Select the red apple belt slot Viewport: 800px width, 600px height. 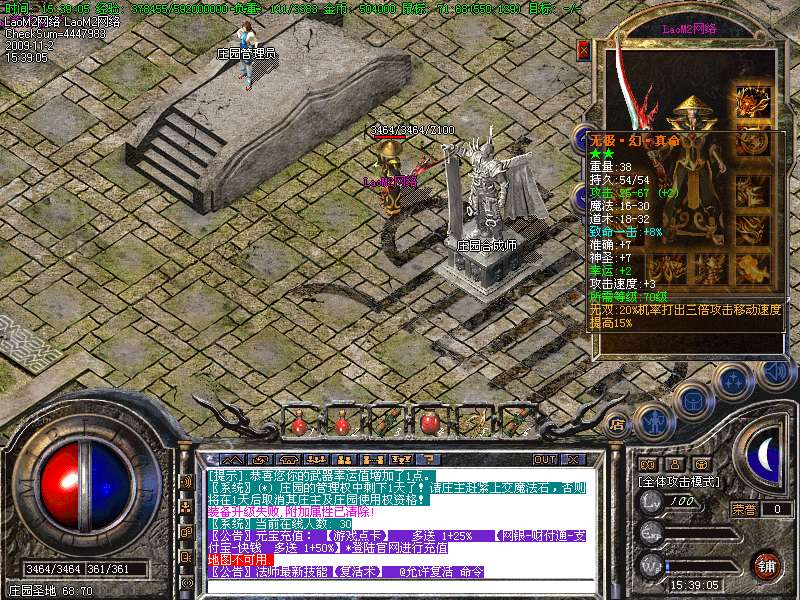430,422
